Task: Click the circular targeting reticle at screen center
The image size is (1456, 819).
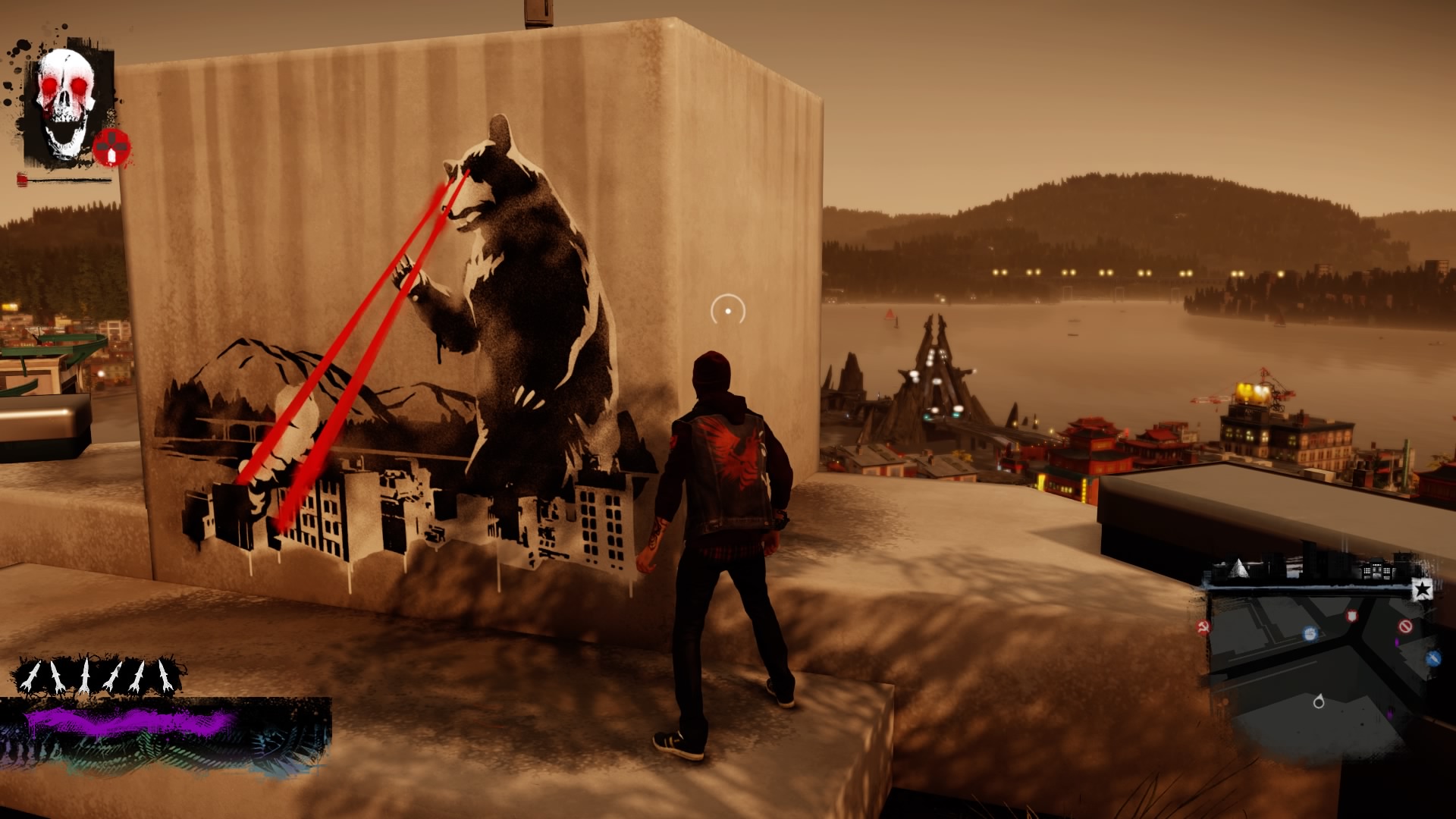Action: pyautogui.click(x=726, y=309)
